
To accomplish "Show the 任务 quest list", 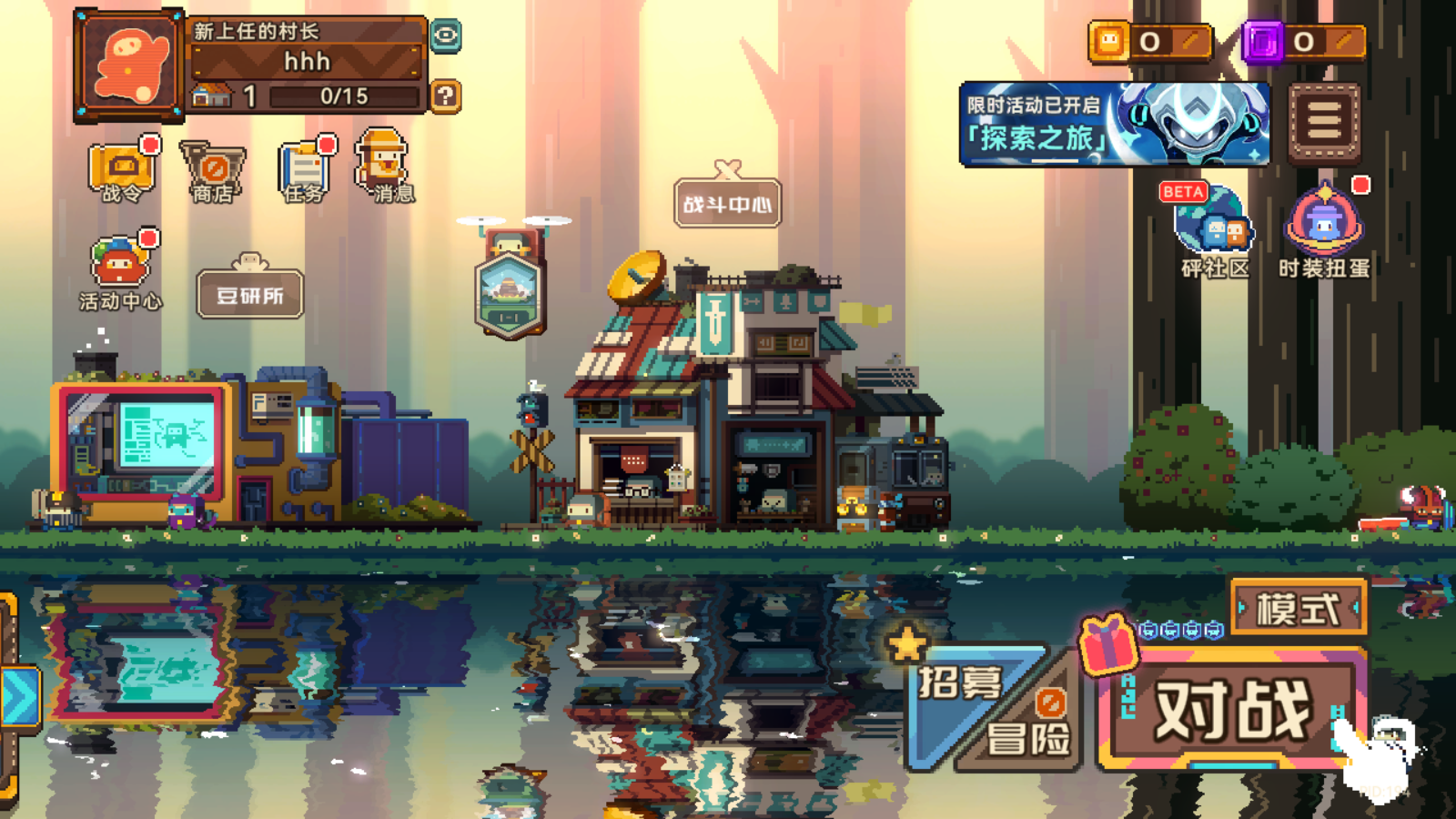I will coord(304,170).
